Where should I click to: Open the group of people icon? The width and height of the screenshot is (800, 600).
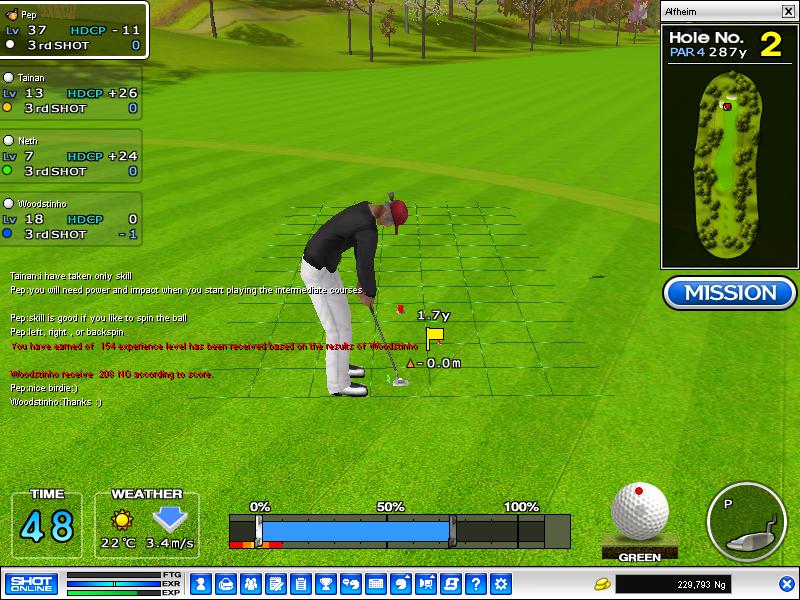coord(250,583)
